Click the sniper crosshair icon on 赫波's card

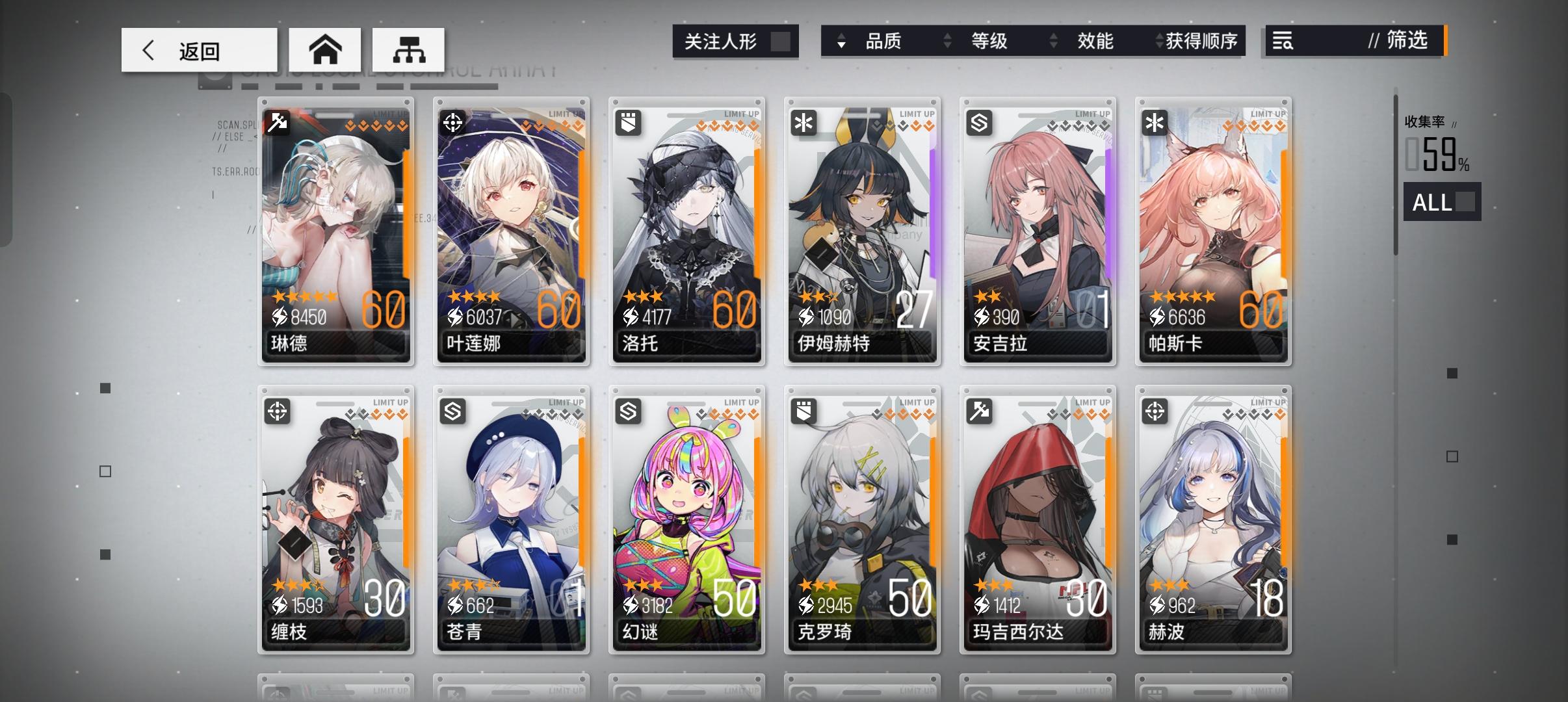point(1155,411)
